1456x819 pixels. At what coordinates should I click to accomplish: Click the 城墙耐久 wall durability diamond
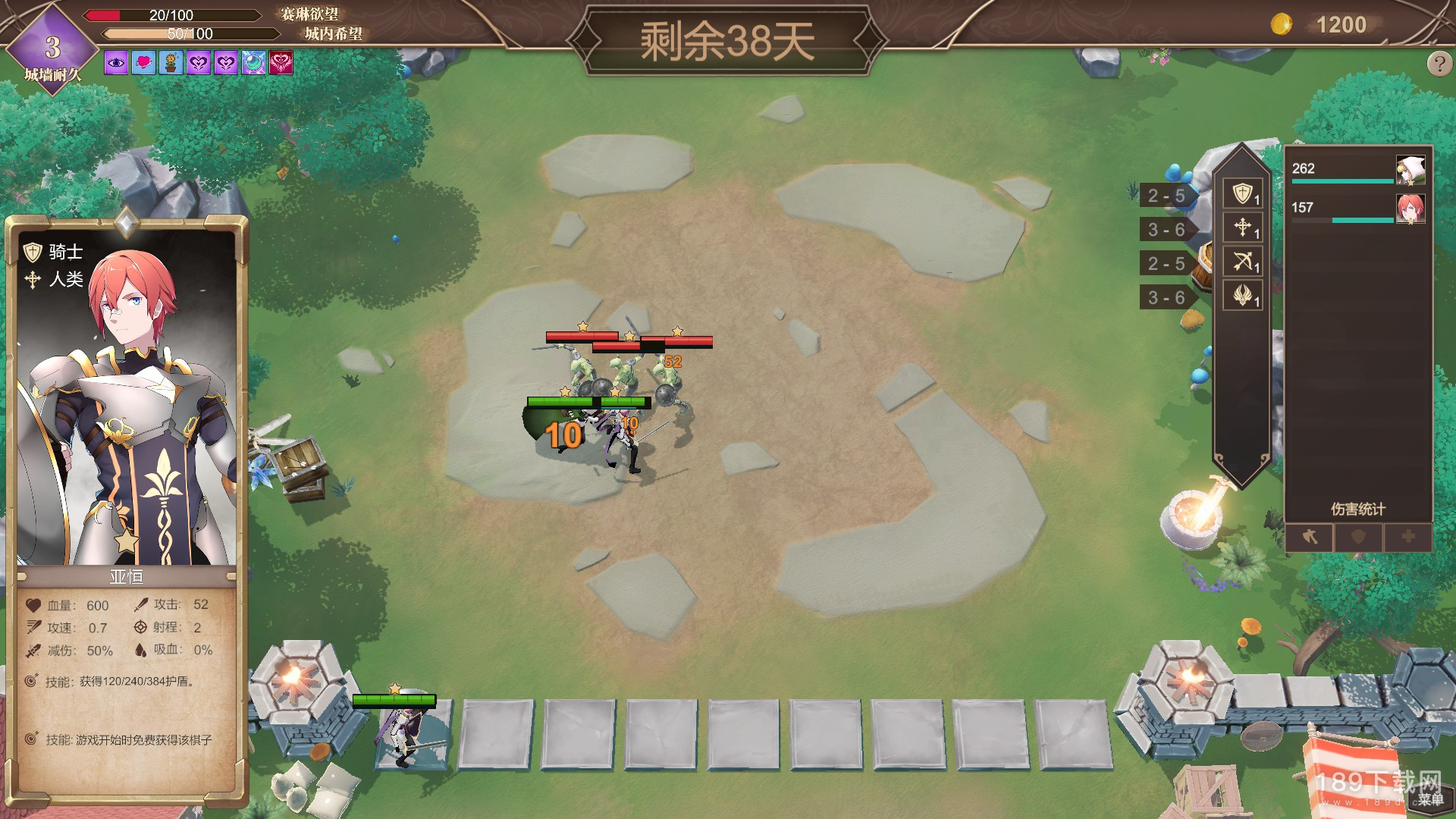pyautogui.click(x=52, y=49)
